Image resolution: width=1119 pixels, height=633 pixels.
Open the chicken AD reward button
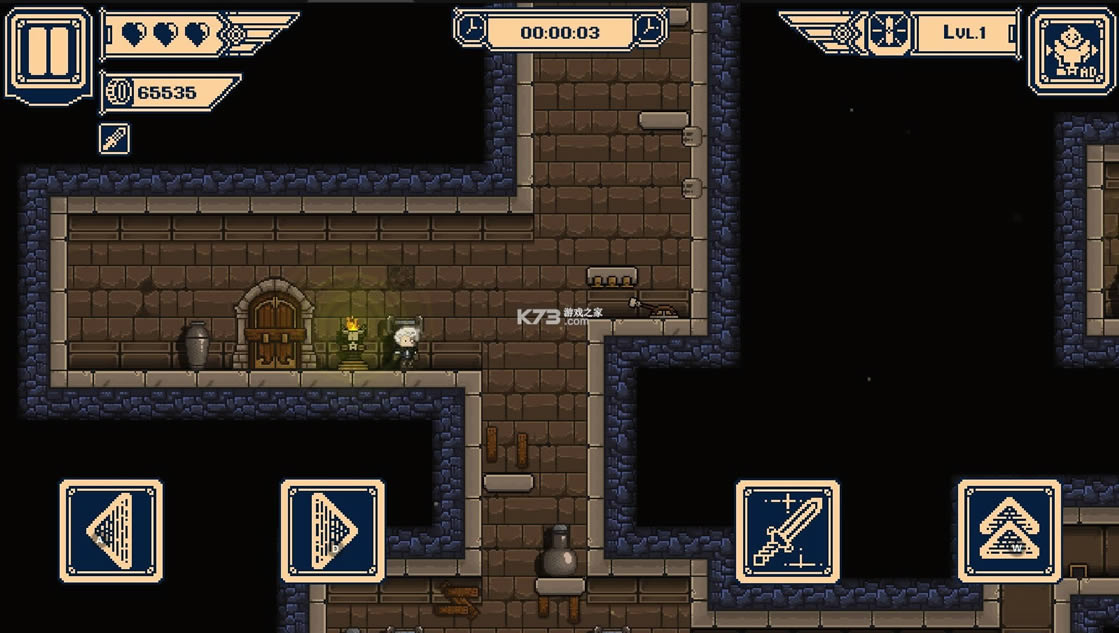[x=1069, y=51]
